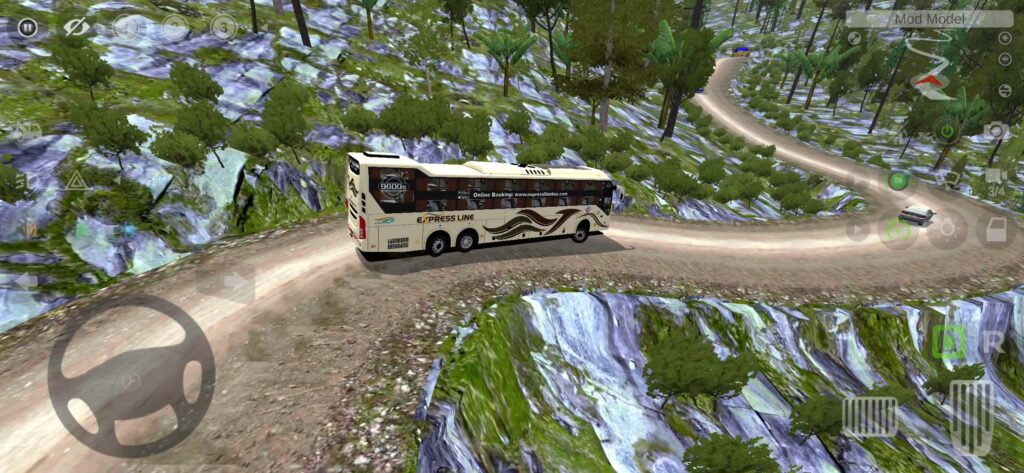Switch camera view using the video camera icon
Image resolution: width=1024 pixels, height=473 pixels.
(x=994, y=180)
